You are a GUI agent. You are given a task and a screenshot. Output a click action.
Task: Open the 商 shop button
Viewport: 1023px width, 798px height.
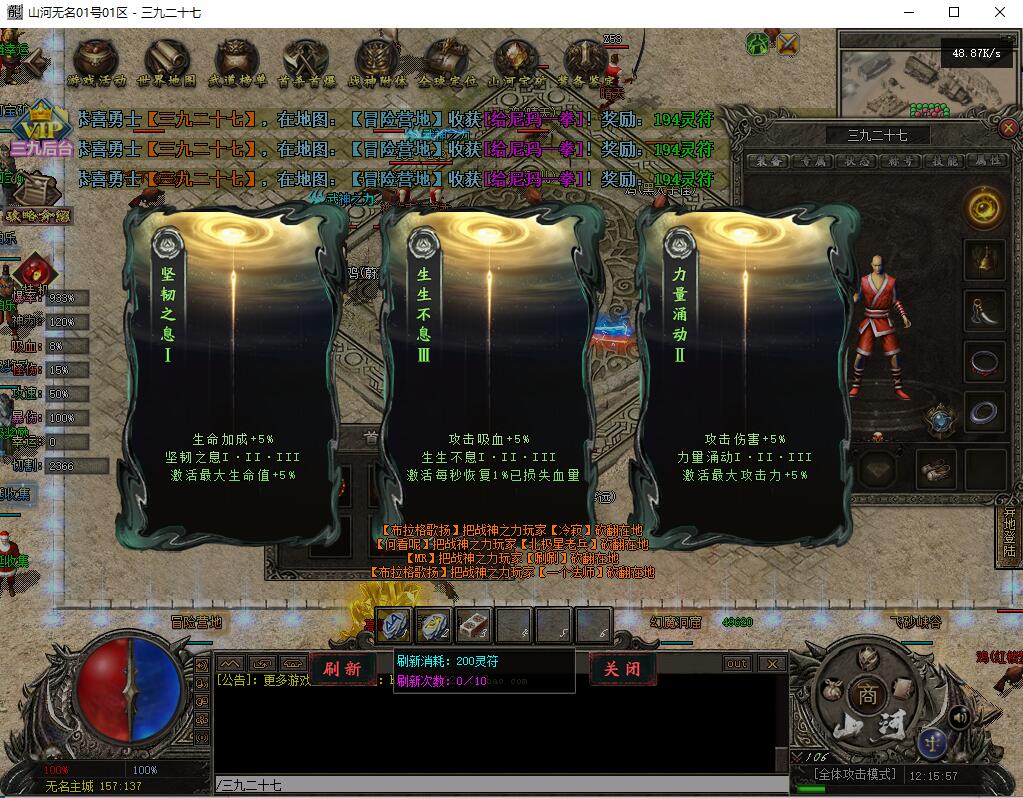pyautogui.click(x=864, y=695)
